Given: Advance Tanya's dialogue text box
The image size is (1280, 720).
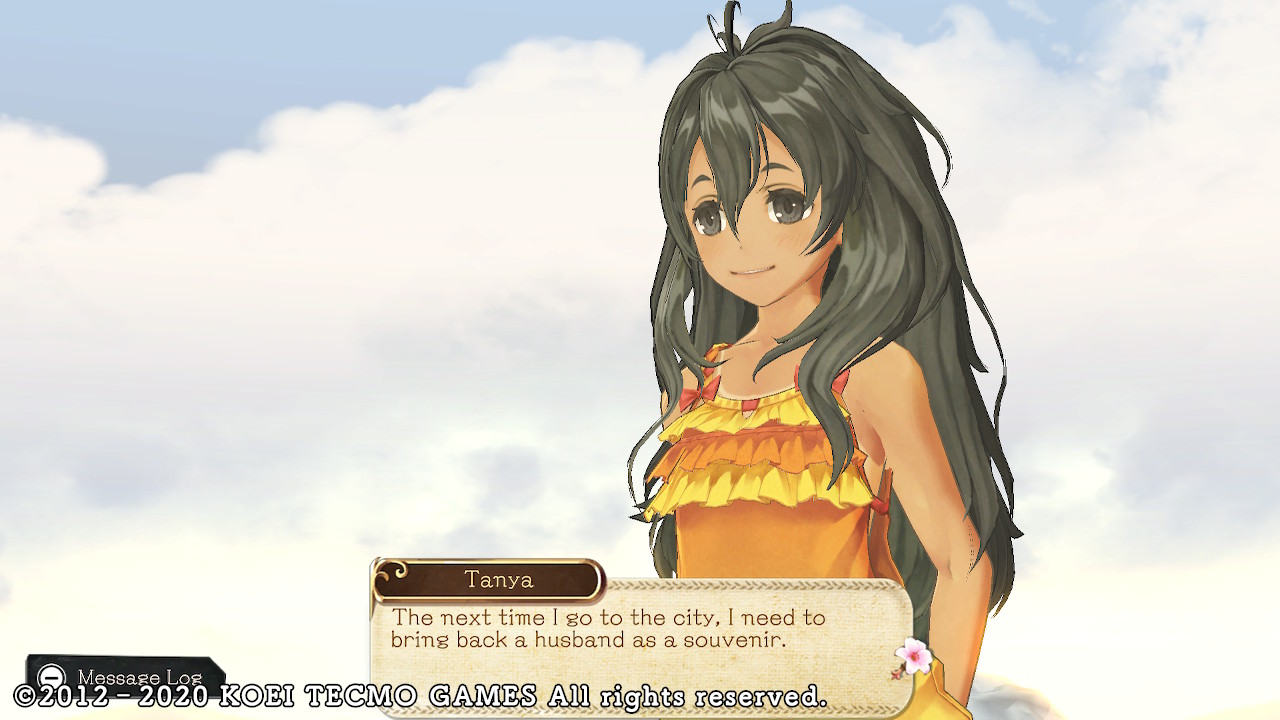Looking at the screenshot, I should pyautogui.click(x=640, y=630).
